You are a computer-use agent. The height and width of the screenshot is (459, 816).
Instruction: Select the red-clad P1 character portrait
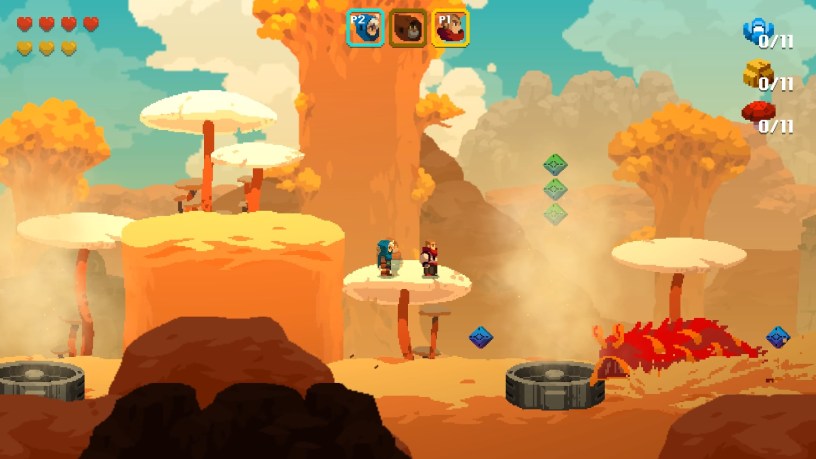450,28
